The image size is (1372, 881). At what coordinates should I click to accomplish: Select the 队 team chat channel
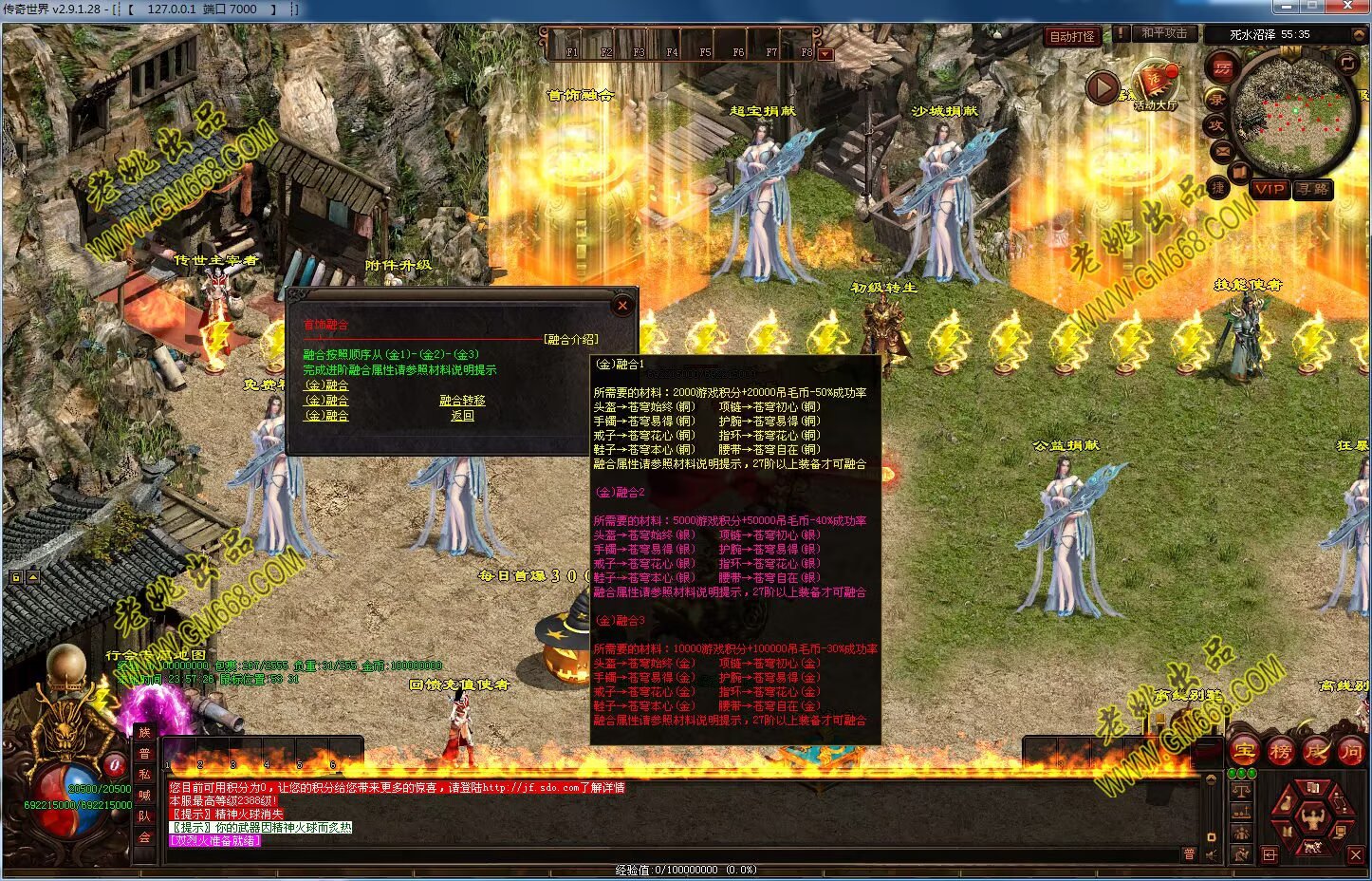(x=144, y=815)
